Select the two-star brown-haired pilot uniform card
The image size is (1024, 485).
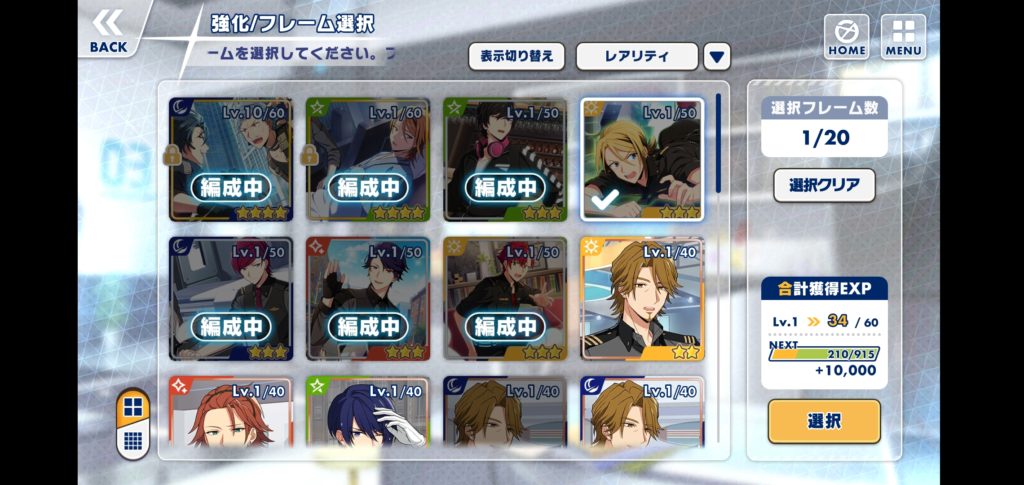pos(642,299)
